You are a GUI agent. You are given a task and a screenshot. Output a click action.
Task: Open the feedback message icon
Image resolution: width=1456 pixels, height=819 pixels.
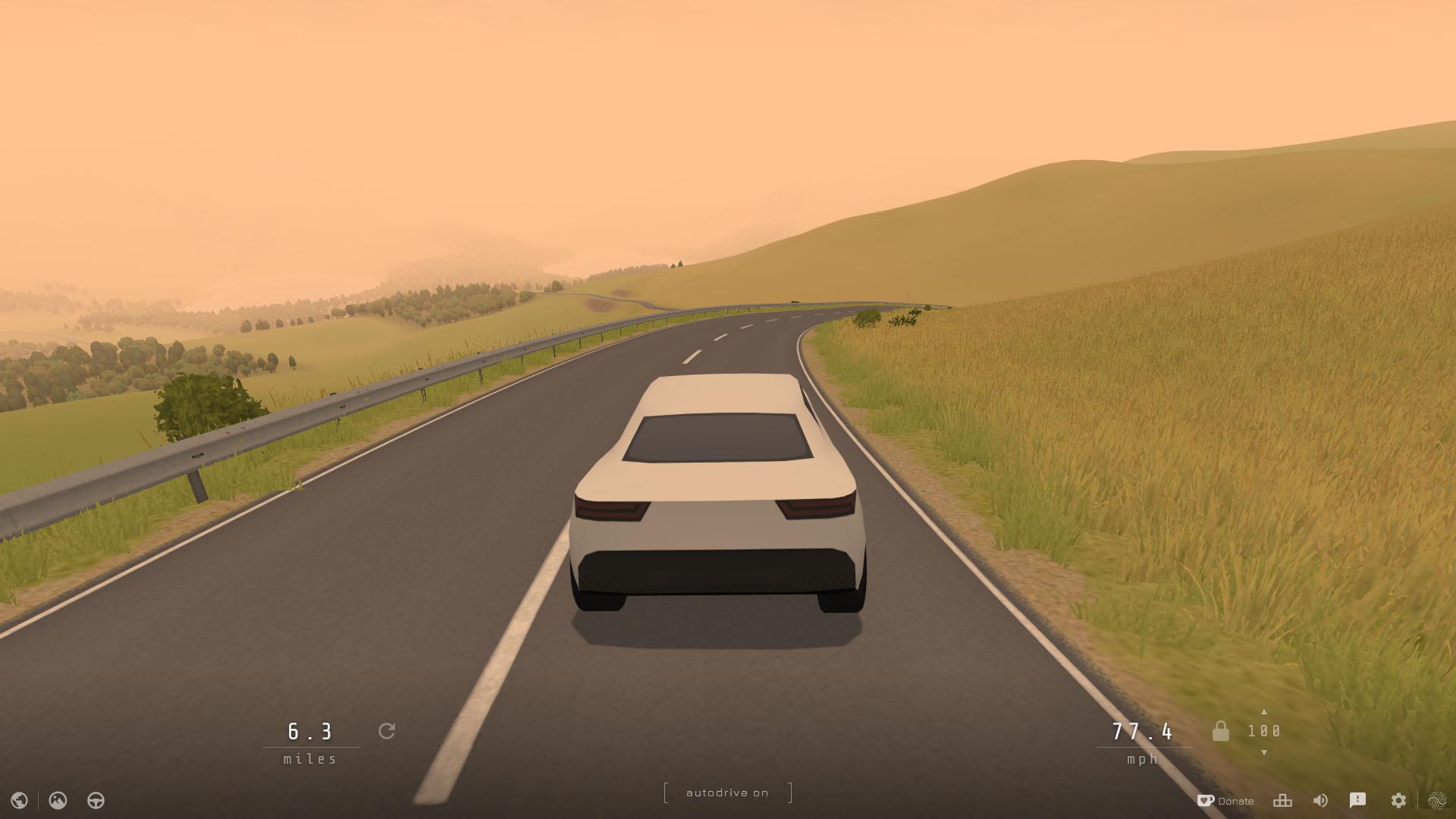click(1359, 800)
